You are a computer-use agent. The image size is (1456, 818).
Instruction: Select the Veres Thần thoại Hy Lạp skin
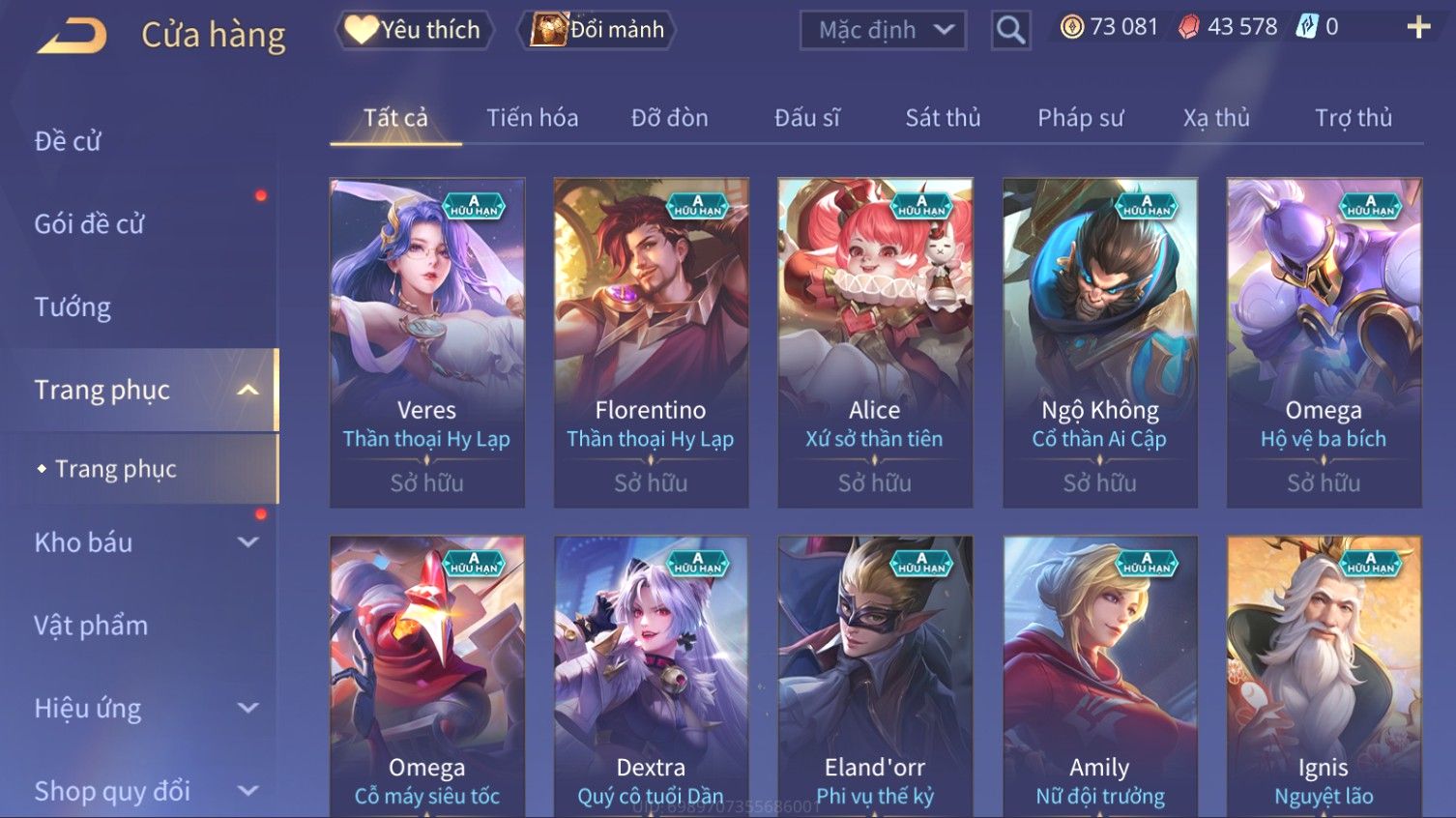pyautogui.click(x=427, y=342)
